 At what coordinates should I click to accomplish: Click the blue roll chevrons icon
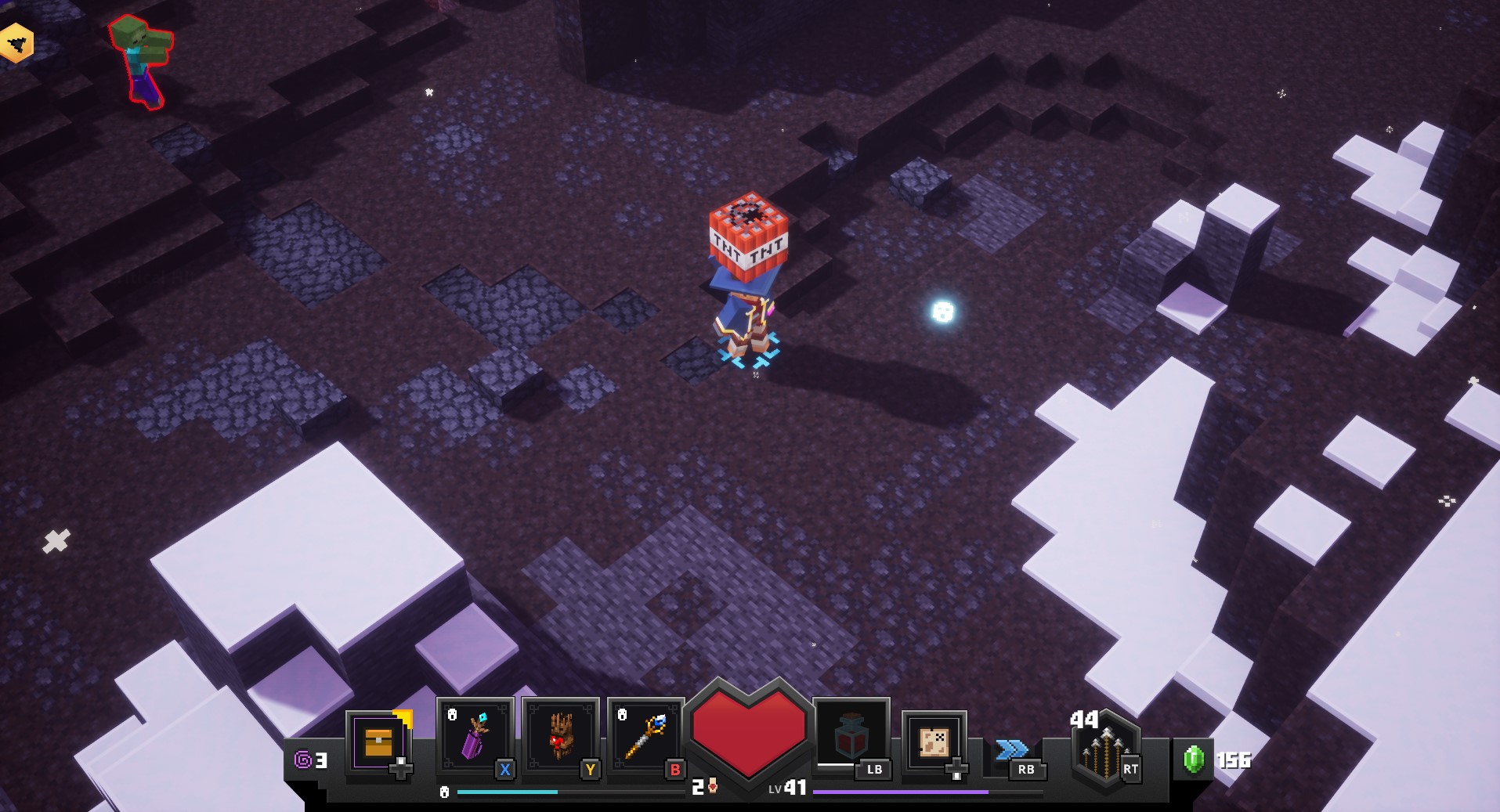pyautogui.click(x=1010, y=748)
